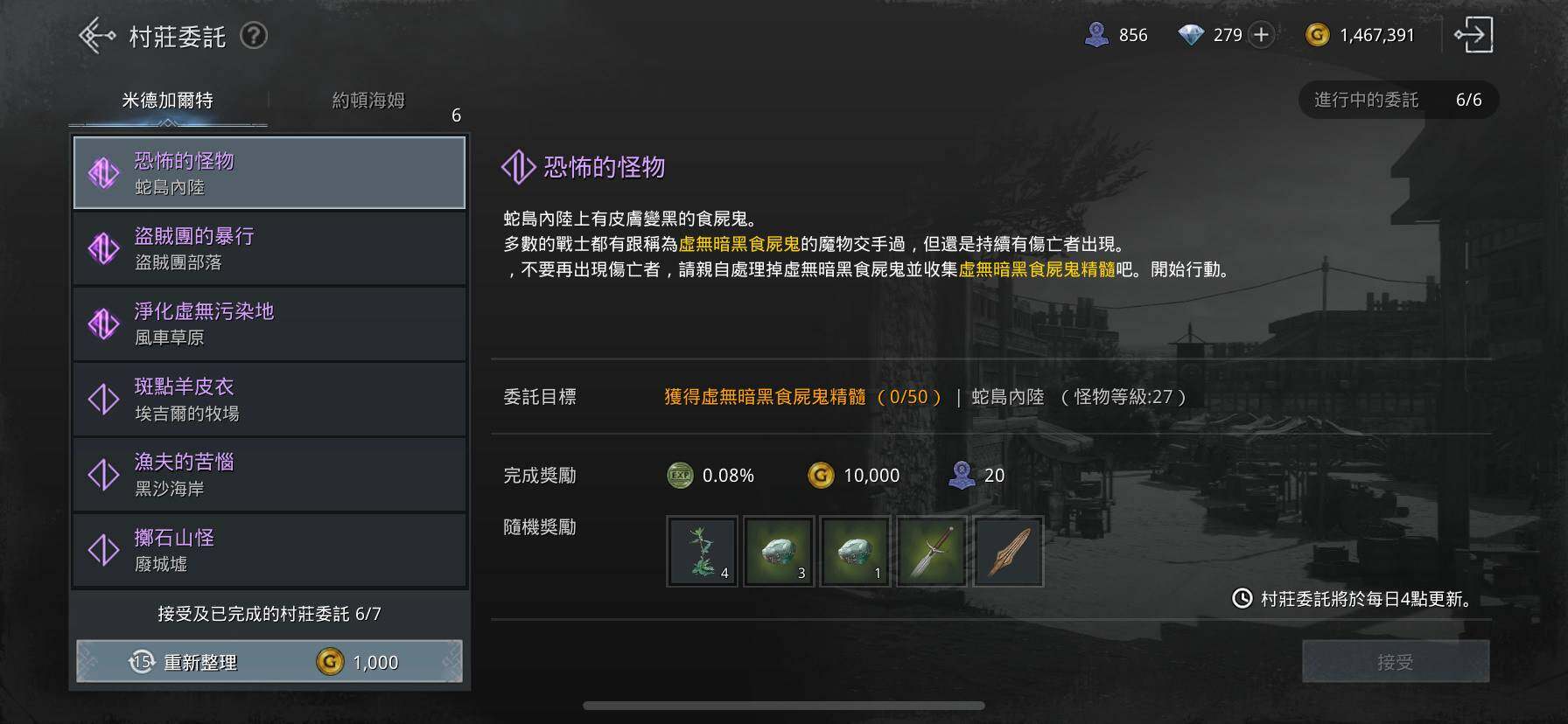Screen dimensions: 1568x724
Task: Switch to the 約頓海姆 tab
Action: [x=365, y=100]
